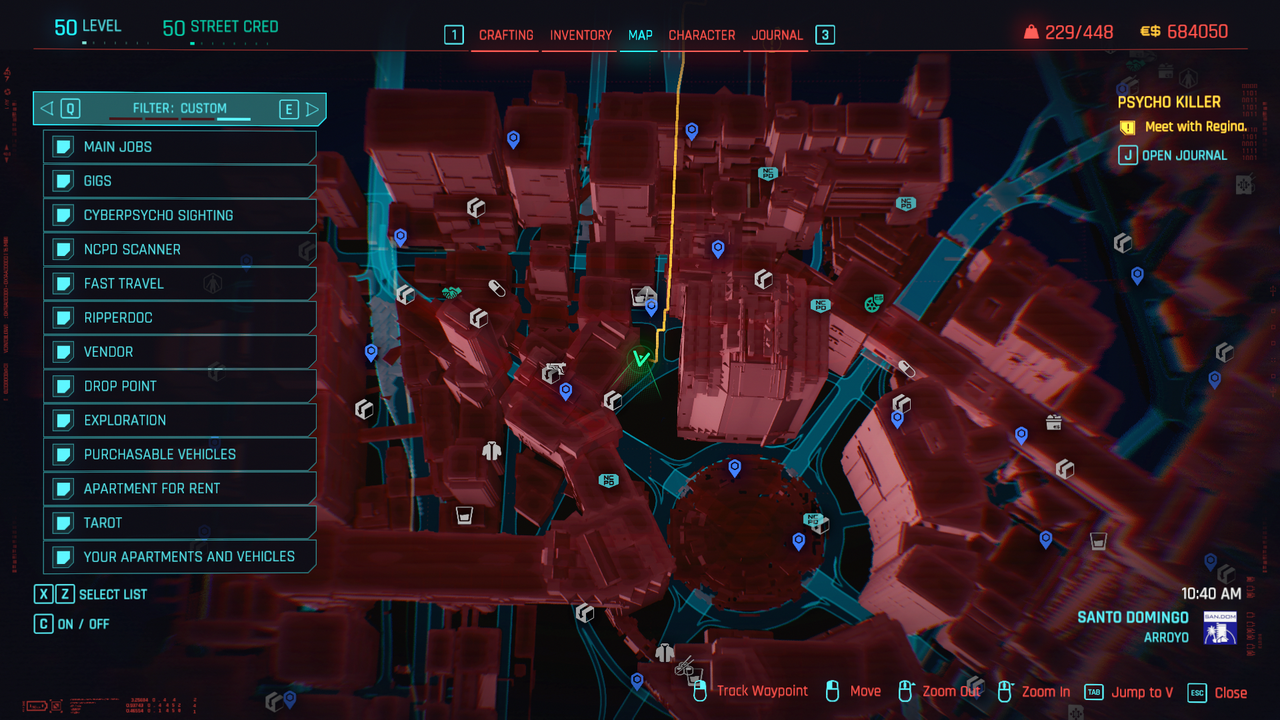
Task: Toggle Apartment For Rent filter
Action: point(180,488)
